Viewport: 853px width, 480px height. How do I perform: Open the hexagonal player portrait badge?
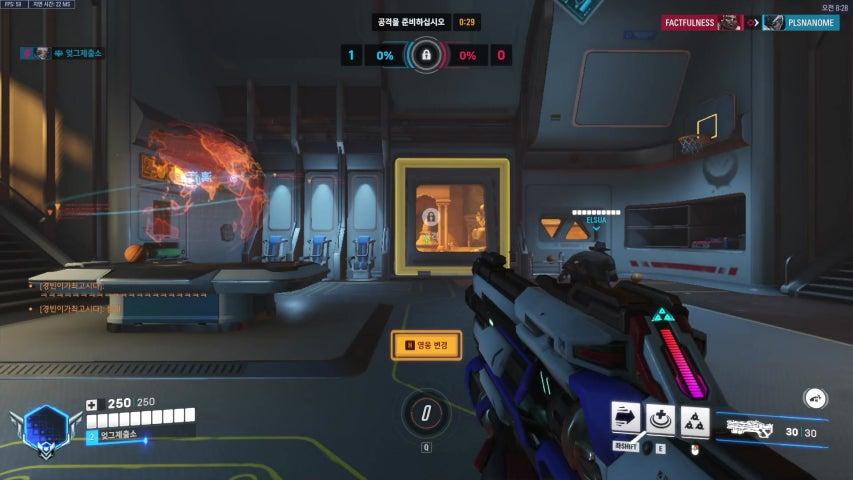click(x=45, y=426)
